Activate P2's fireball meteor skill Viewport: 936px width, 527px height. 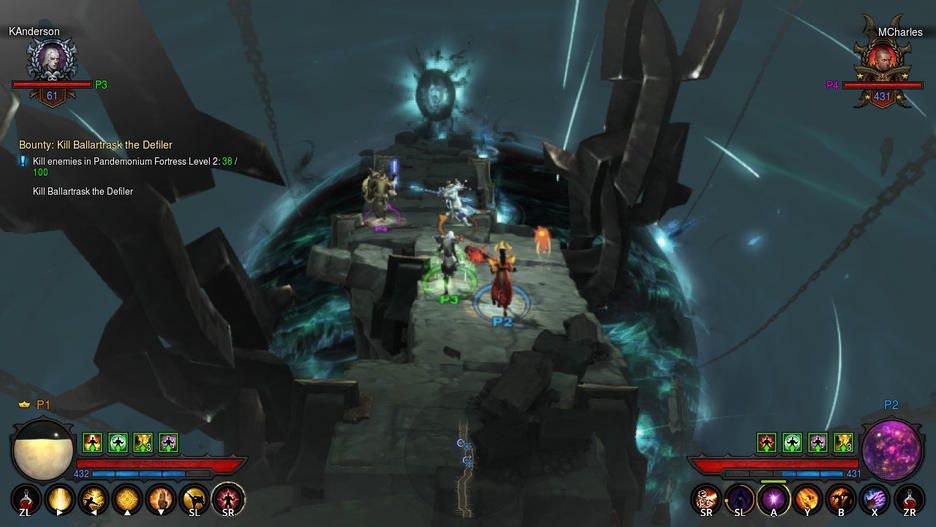click(808, 498)
